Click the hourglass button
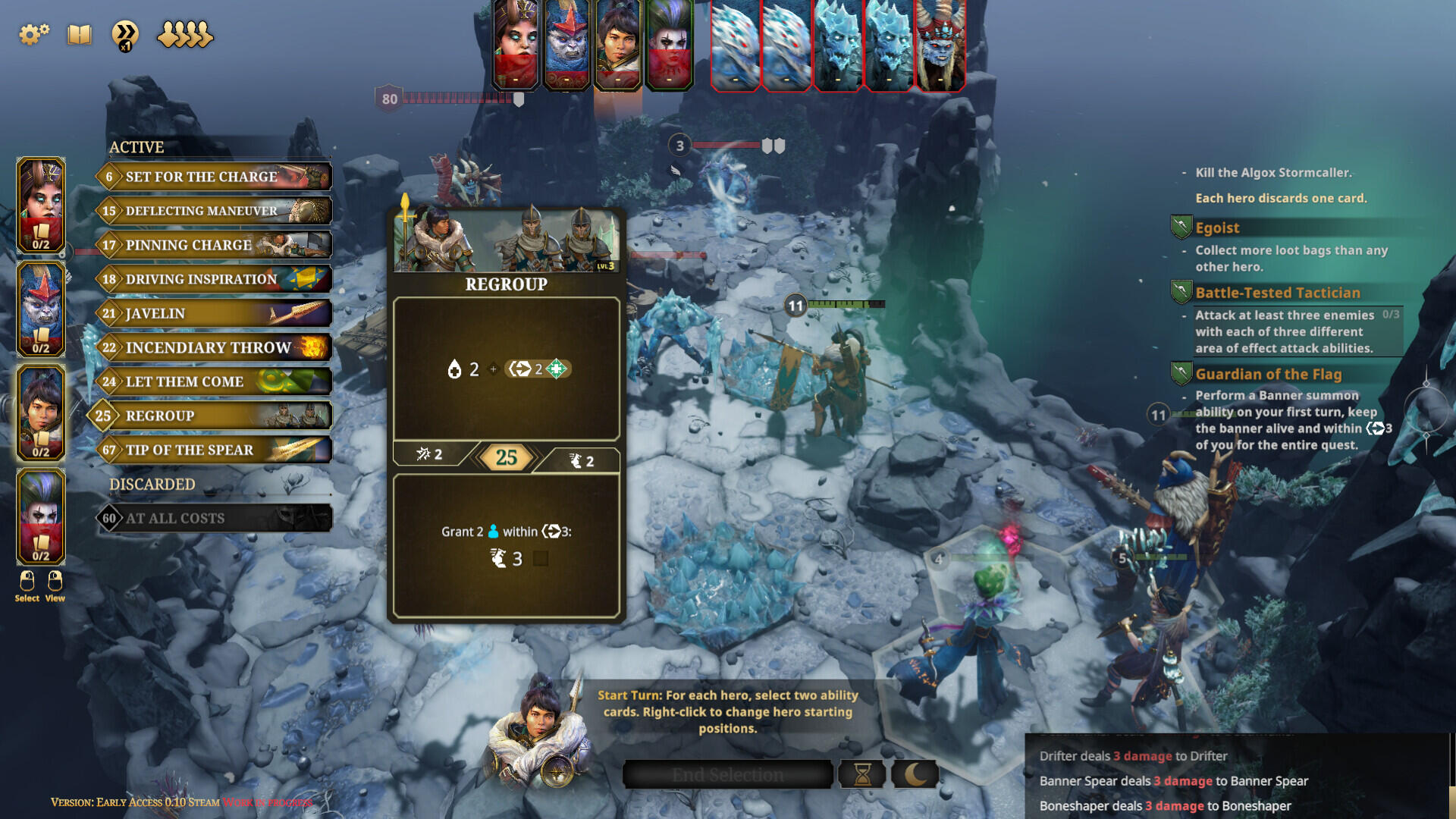Image resolution: width=1456 pixels, height=819 pixels. click(x=862, y=774)
